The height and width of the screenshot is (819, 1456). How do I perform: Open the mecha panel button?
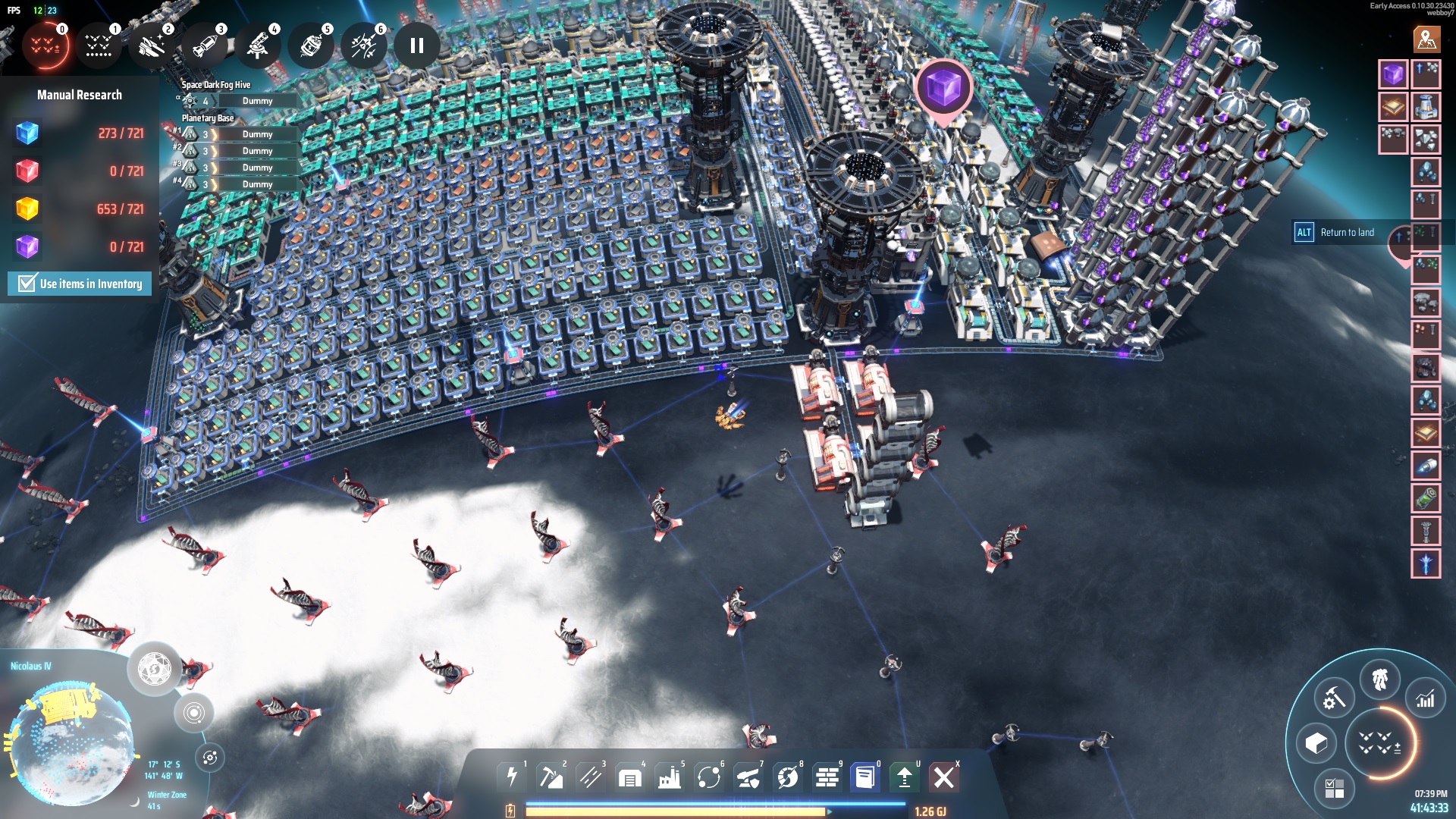(x=1379, y=679)
